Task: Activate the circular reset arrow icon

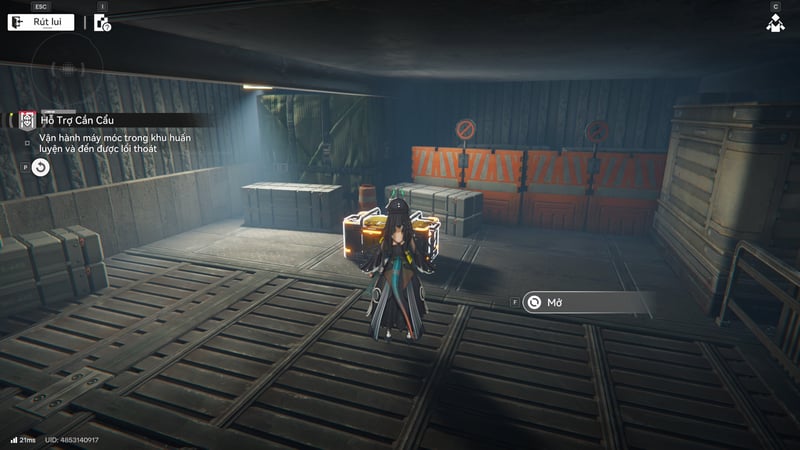Action: click(x=40, y=167)
